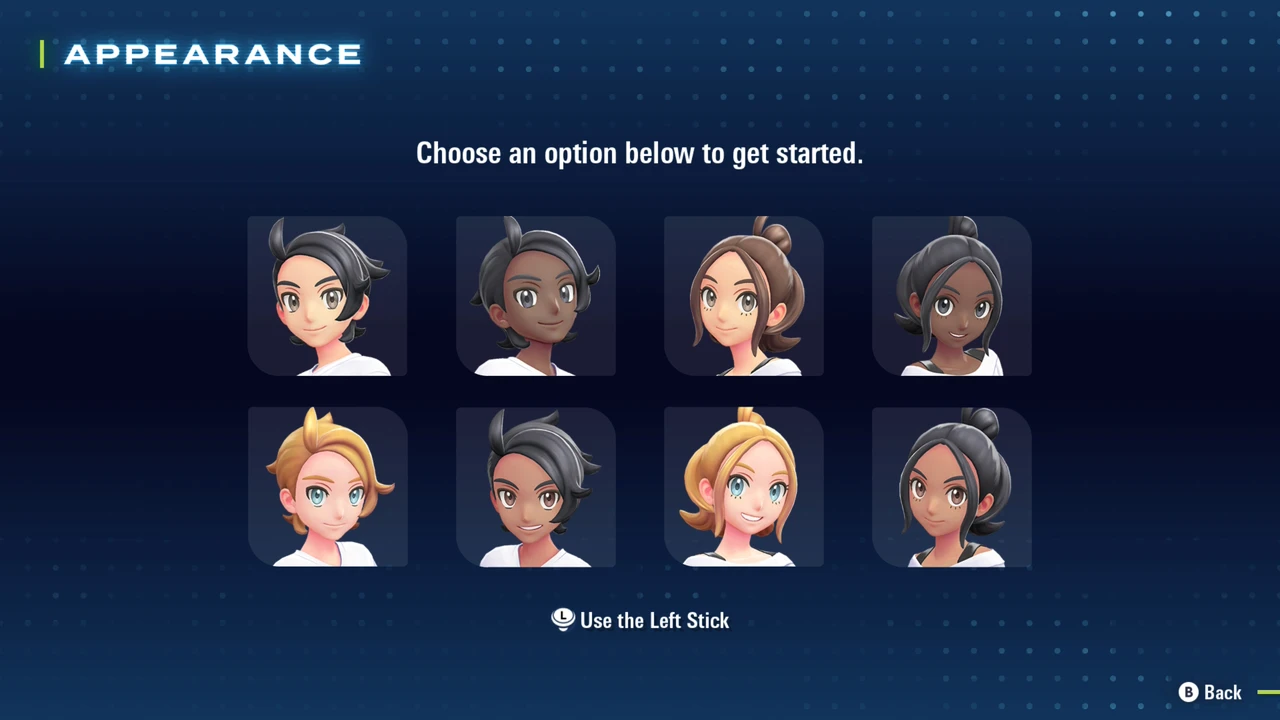Select the blonde ponytail girl with blue eyes
1280x720 pixels.
coord(743,487)
